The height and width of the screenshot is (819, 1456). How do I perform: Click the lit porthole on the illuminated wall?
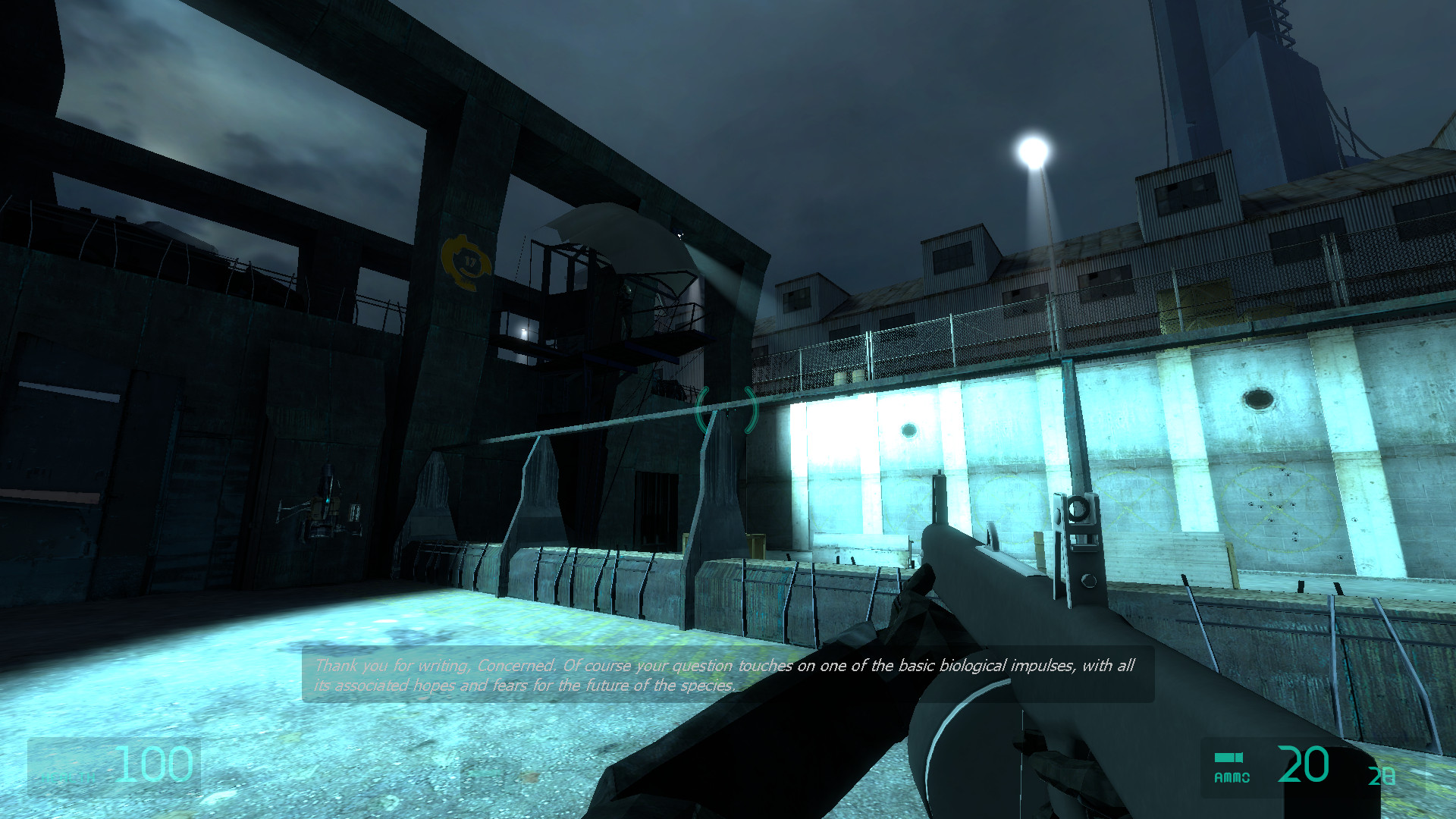908,429
